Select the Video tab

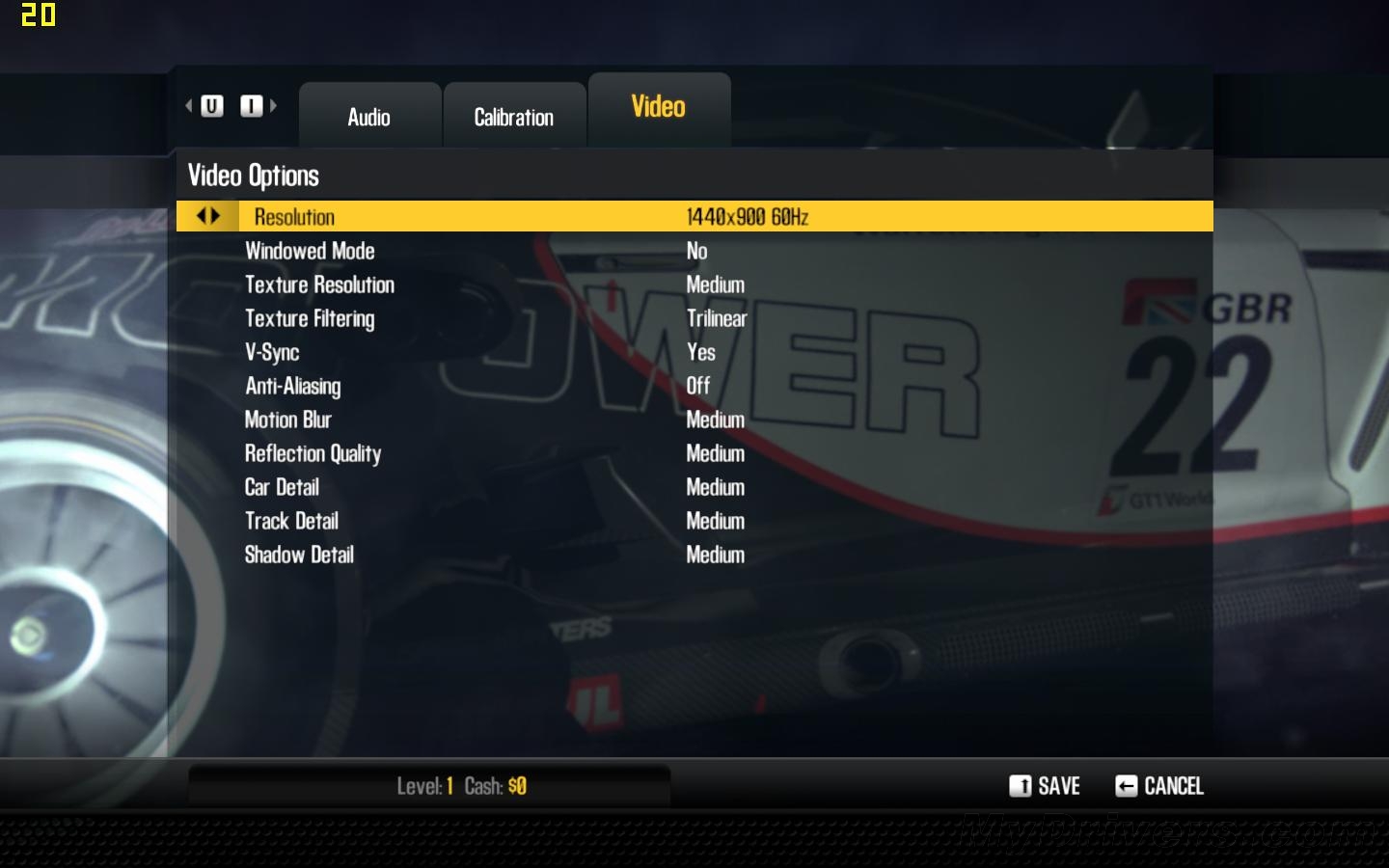pos(659,107)
